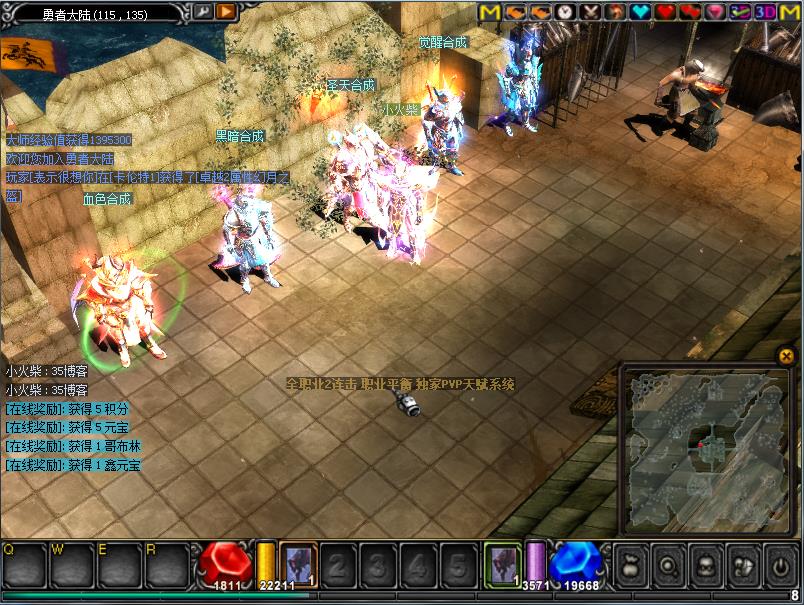This screenshot has width=804, height=605.
Task: Click the single red heart icon
Action: pyautogui.click(x=665, y=12)
